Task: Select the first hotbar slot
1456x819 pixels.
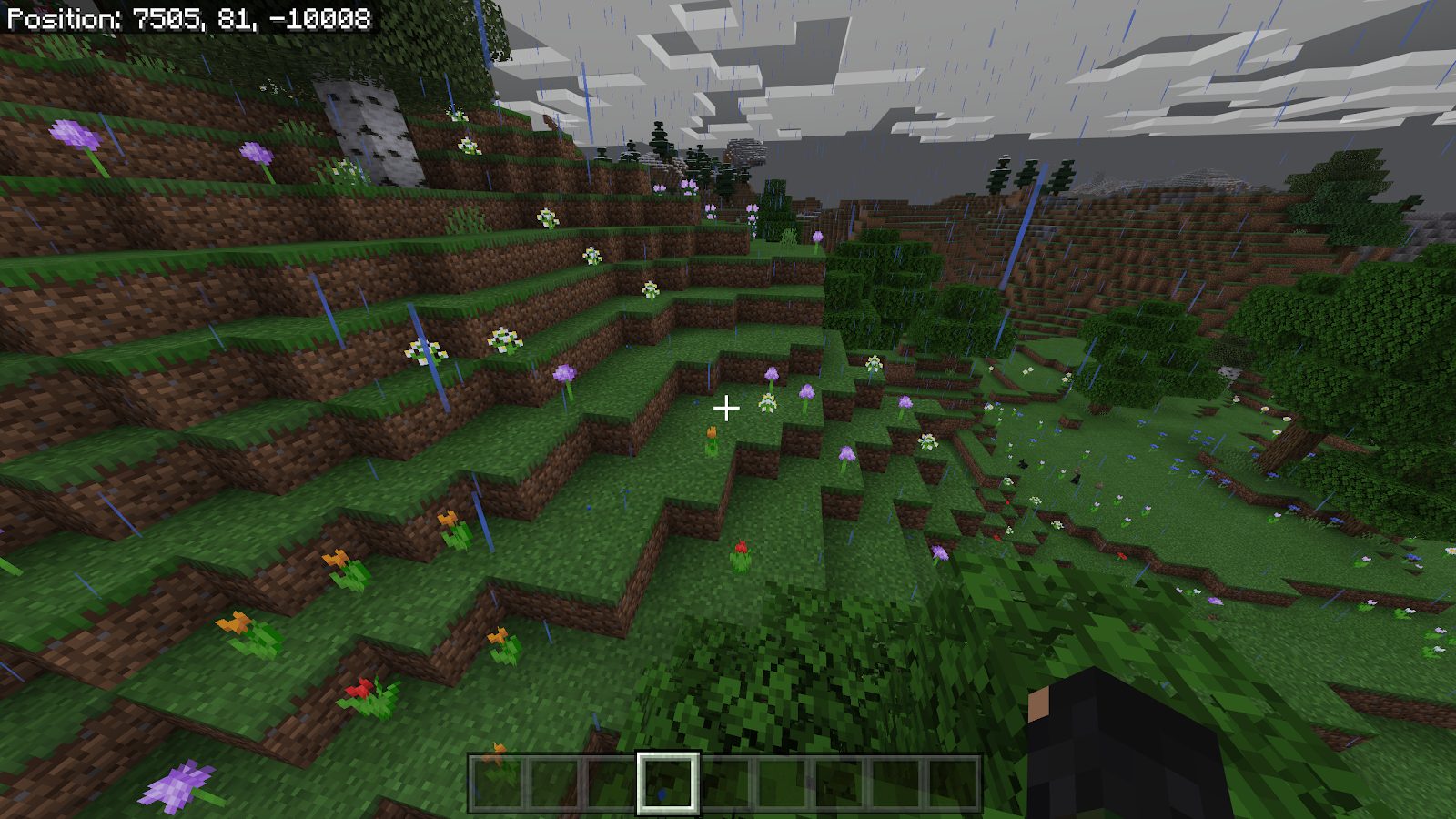Action: tap(496, 783)
